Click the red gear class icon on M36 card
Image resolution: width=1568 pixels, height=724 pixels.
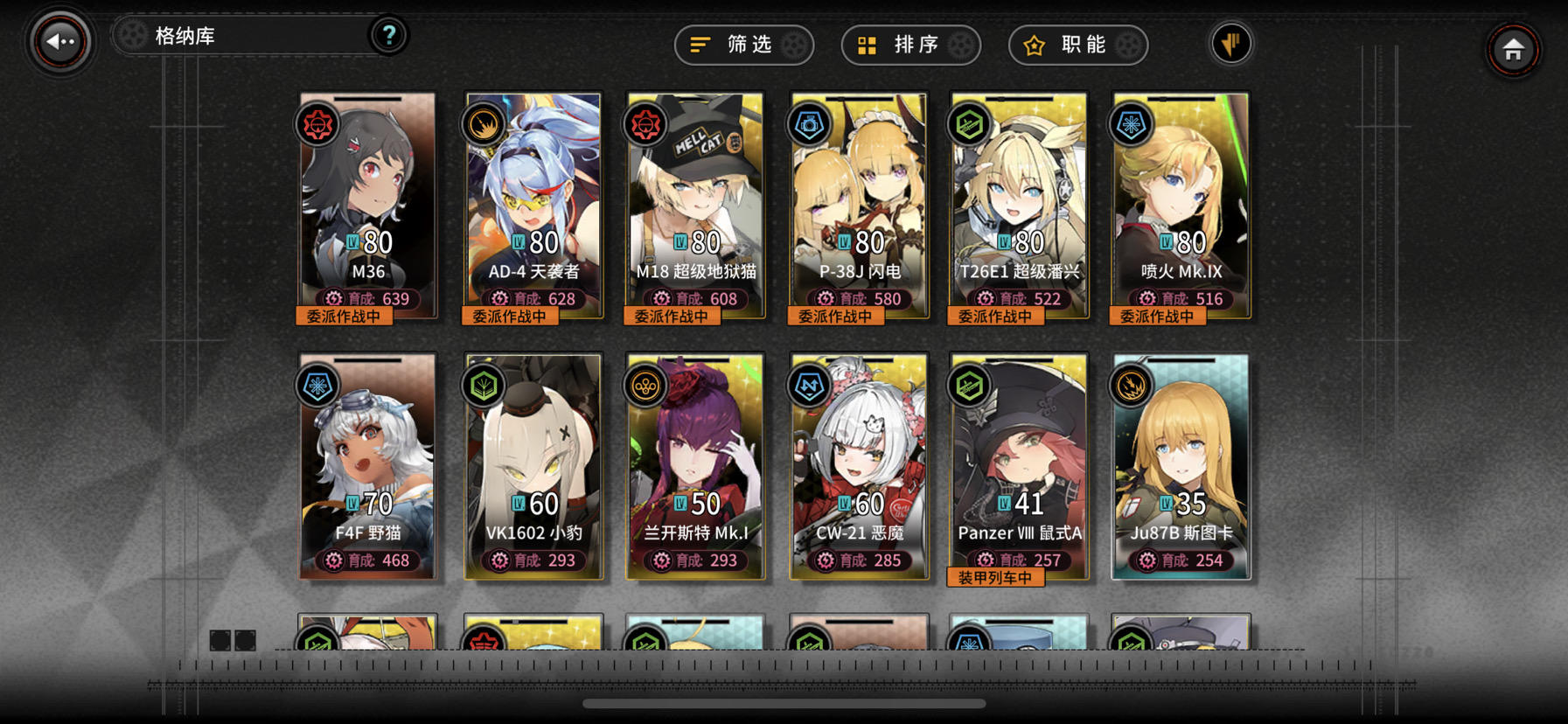click(317, 125)
